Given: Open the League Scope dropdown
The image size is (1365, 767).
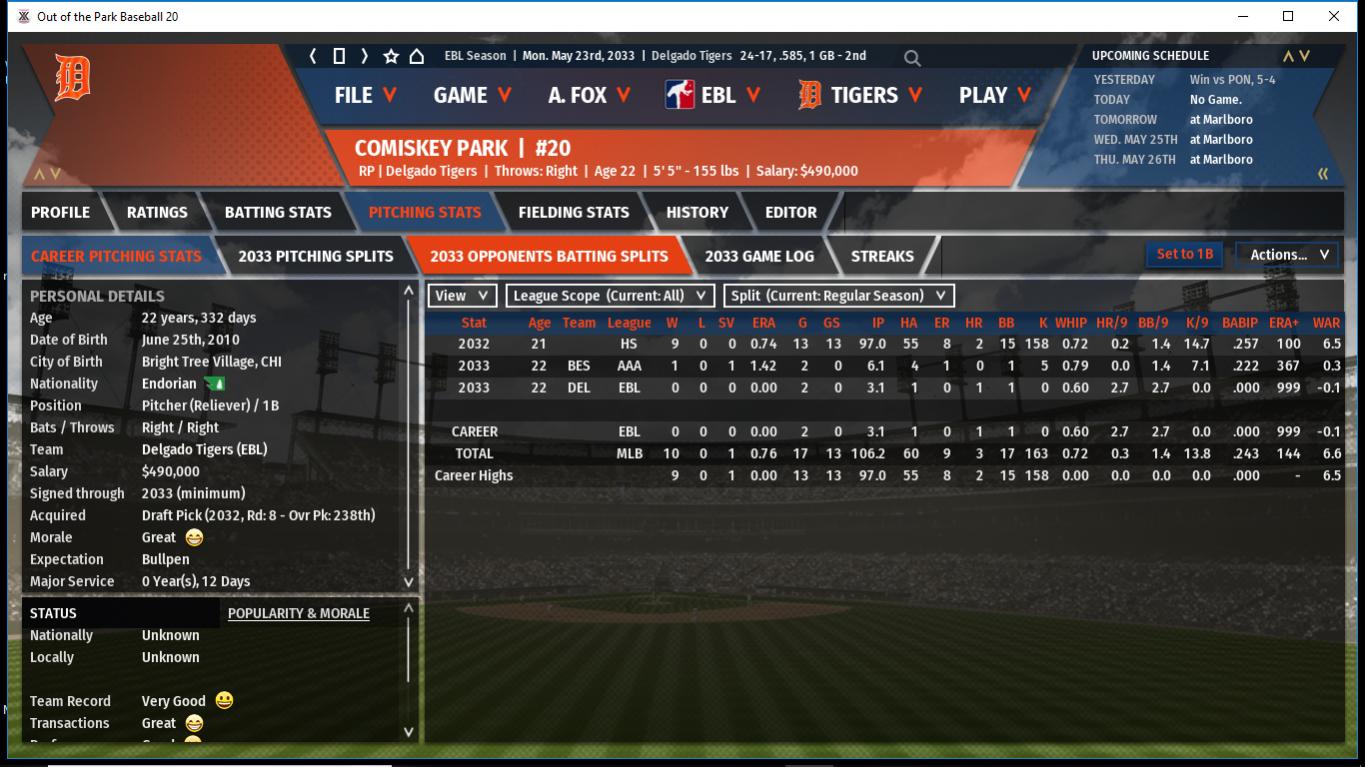Looking at the screenshot, I should [610, 296].
